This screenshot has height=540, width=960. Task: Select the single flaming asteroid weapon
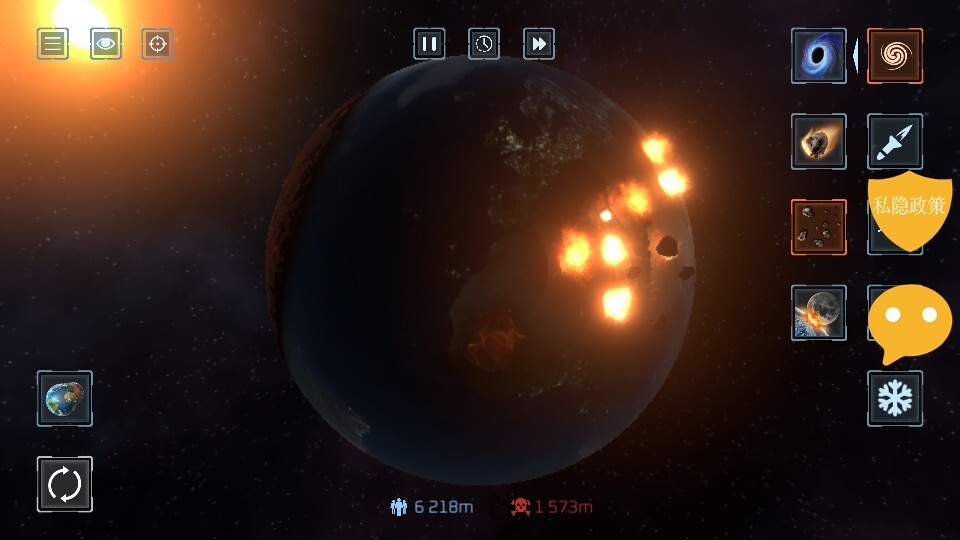819,141
